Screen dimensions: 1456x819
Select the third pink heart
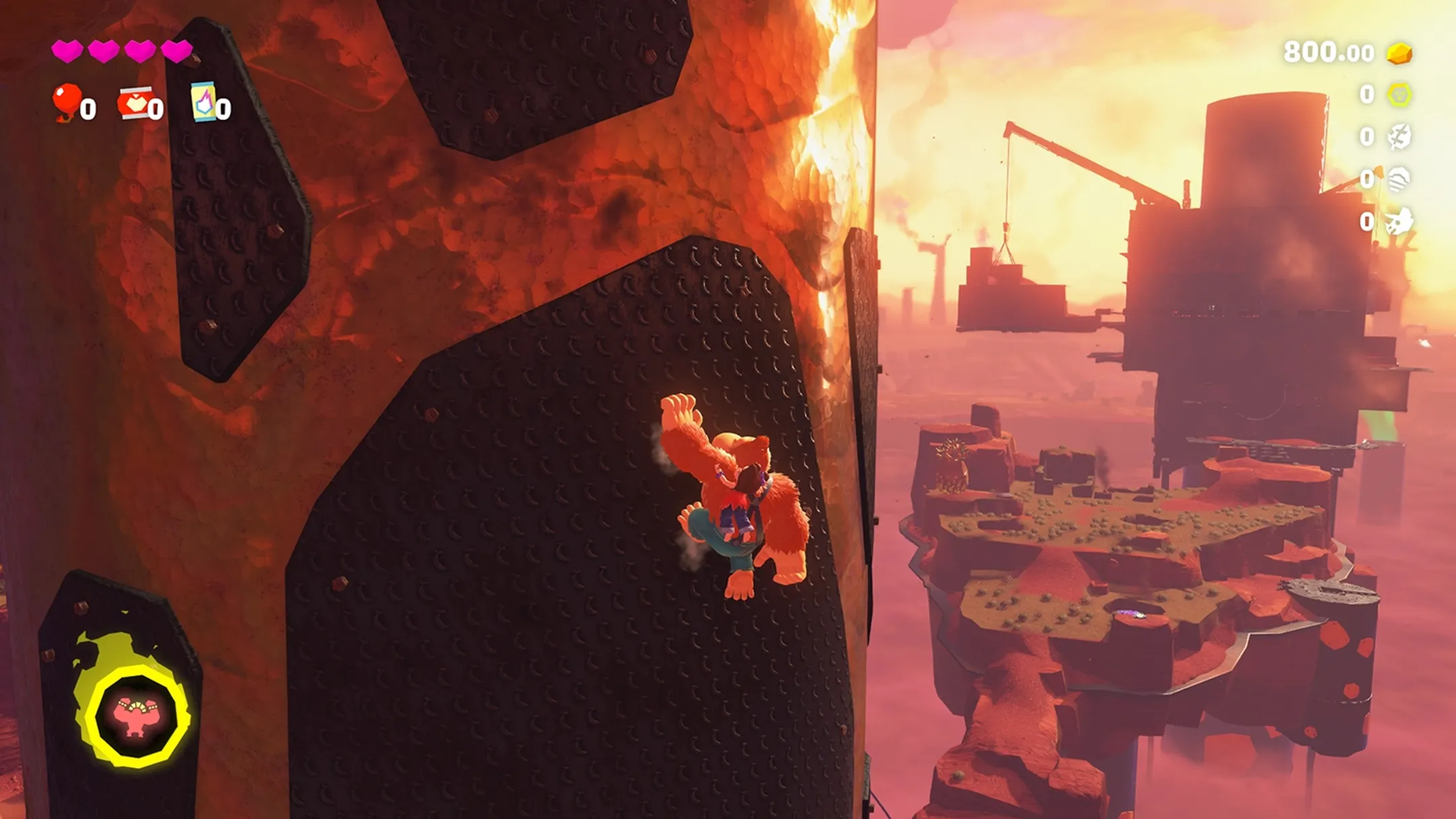141,51
